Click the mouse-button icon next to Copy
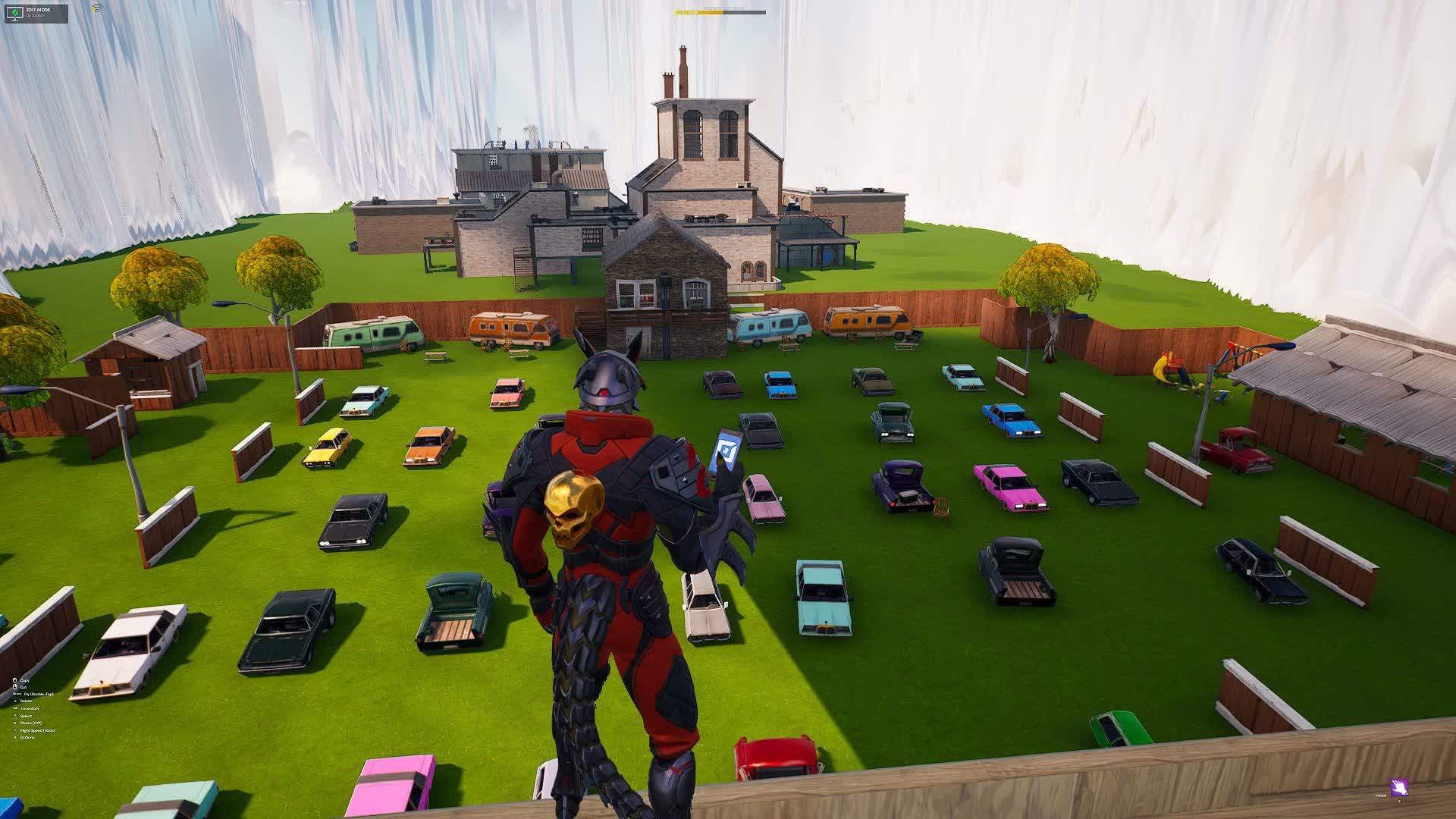Screen dimensions: 1456x819 coord(15,680)
